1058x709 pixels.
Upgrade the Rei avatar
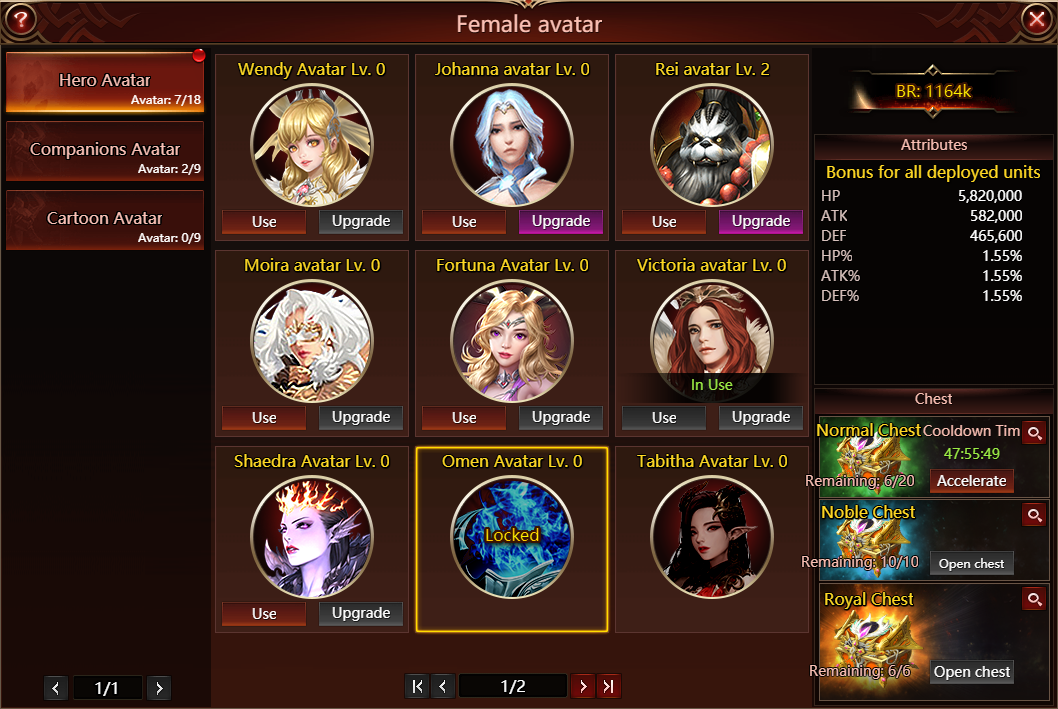[x=761, y=221]
